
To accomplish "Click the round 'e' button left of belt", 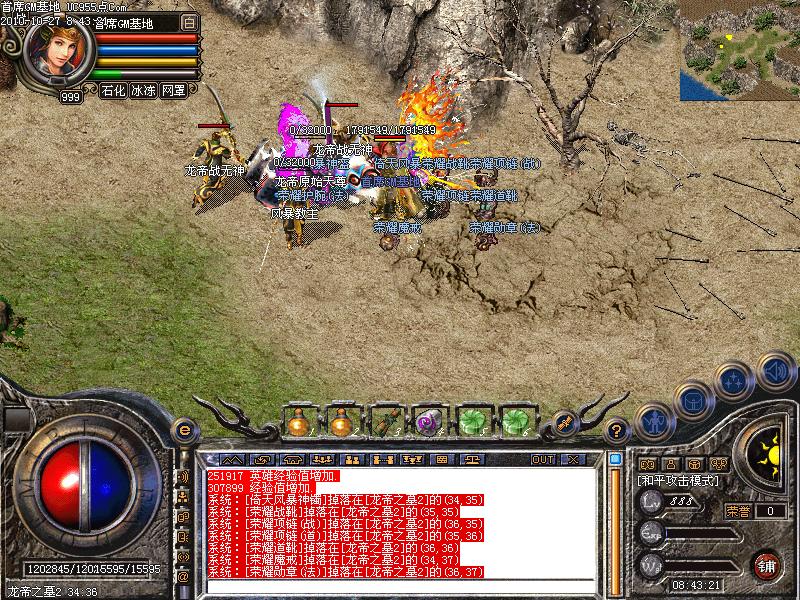I will (x=183, y=431).
